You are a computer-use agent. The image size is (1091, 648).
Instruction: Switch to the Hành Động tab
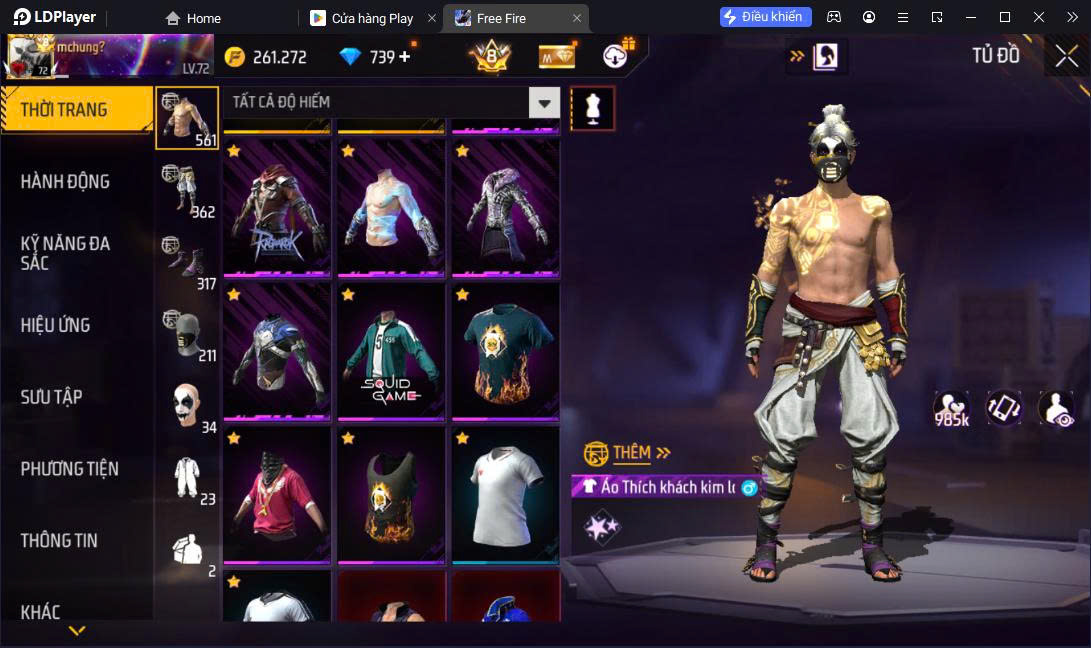pyautogui.click(x=66, y=182)
